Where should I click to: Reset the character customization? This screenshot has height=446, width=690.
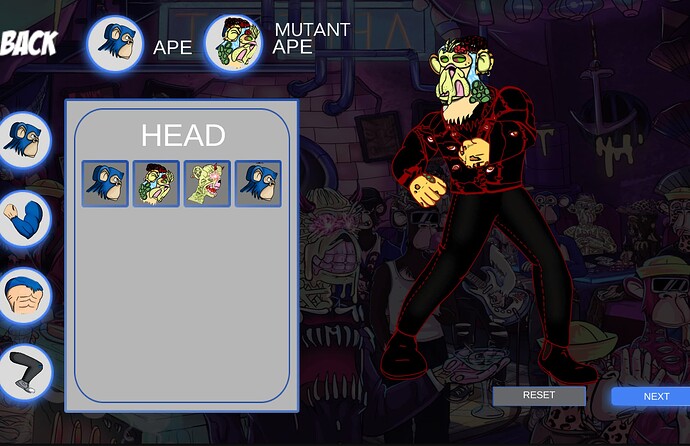[538, 395]
